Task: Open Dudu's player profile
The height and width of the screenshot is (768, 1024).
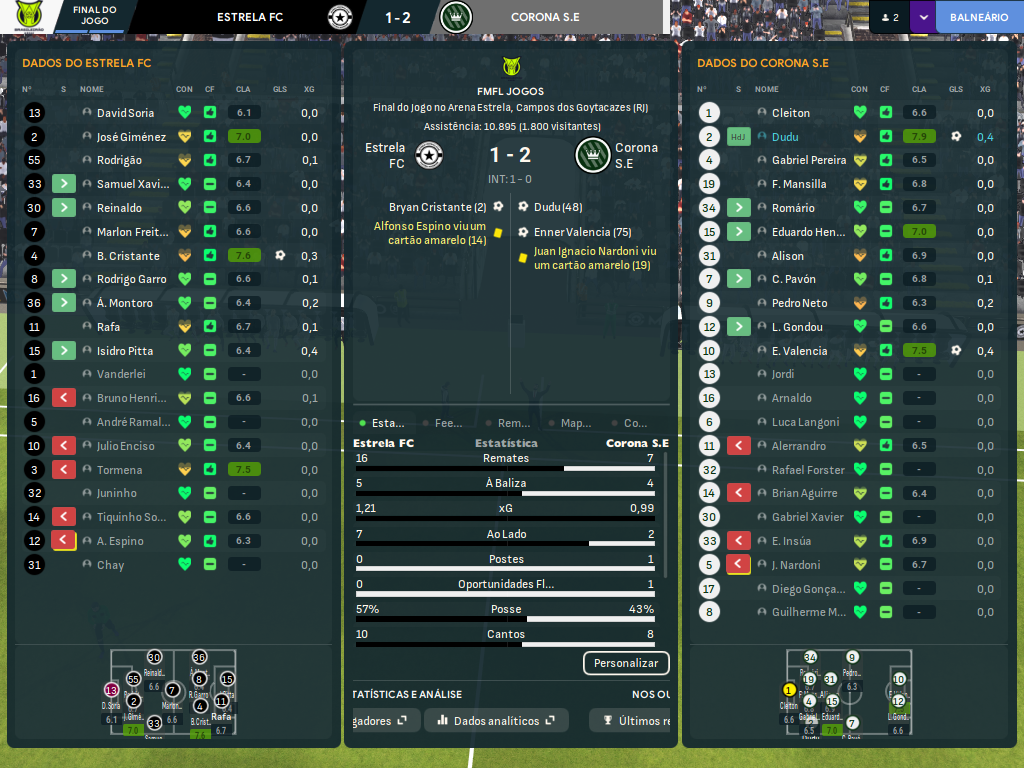Action: pyautogui.click(x=787, y=137)
